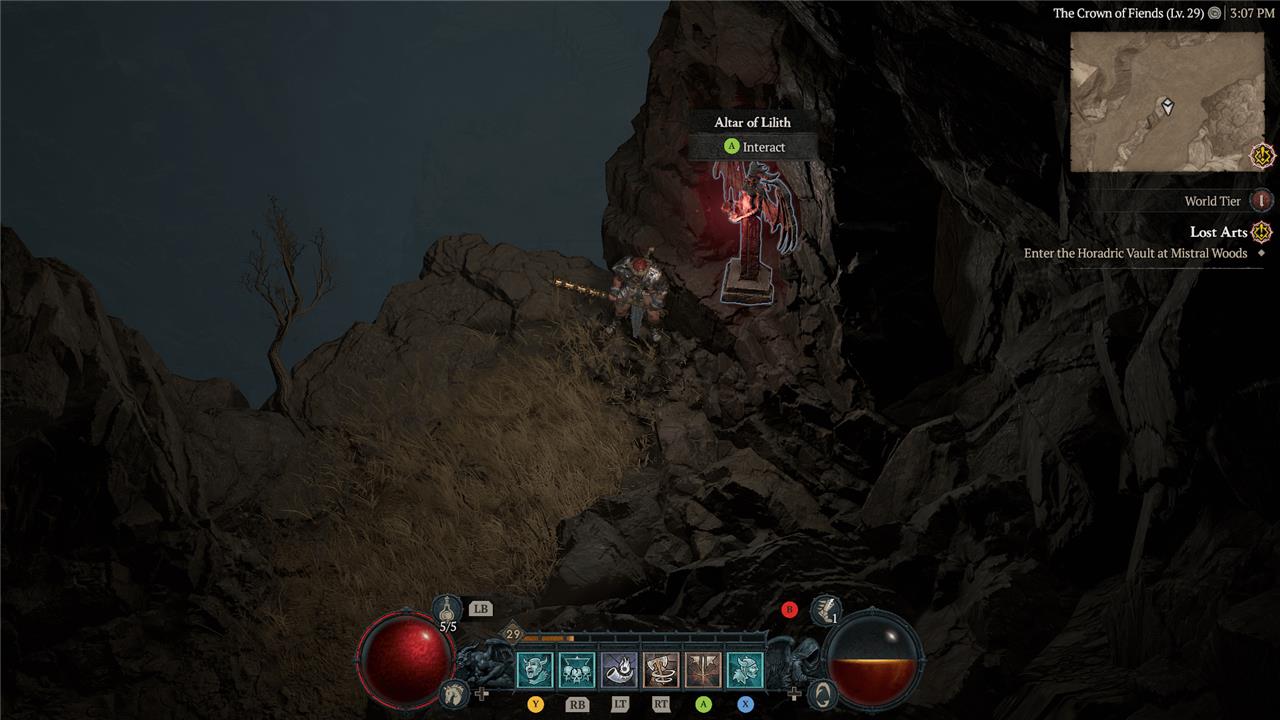1280x720 pixels.
Task: Open the World Tier indicator
Action: (x=1261, y=201)
